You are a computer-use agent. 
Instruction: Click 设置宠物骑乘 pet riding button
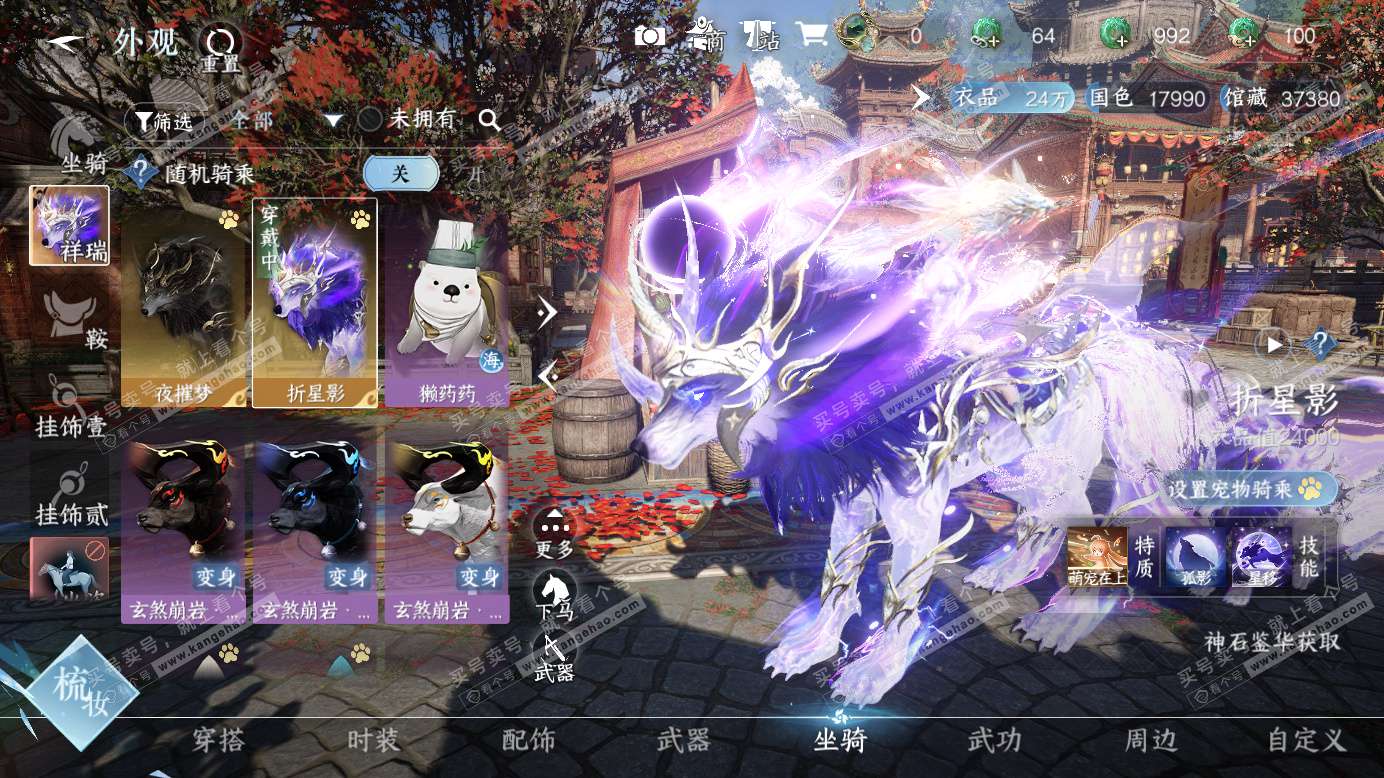point(1252,489)
